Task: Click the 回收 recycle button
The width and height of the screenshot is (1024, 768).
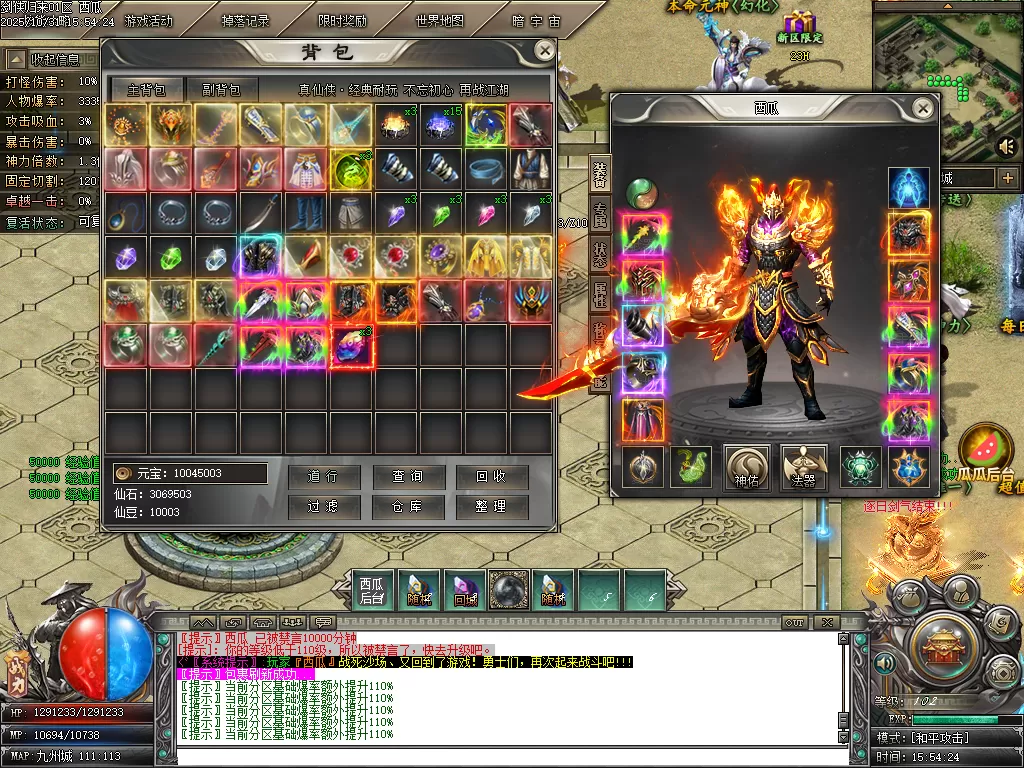Action: 490,477
